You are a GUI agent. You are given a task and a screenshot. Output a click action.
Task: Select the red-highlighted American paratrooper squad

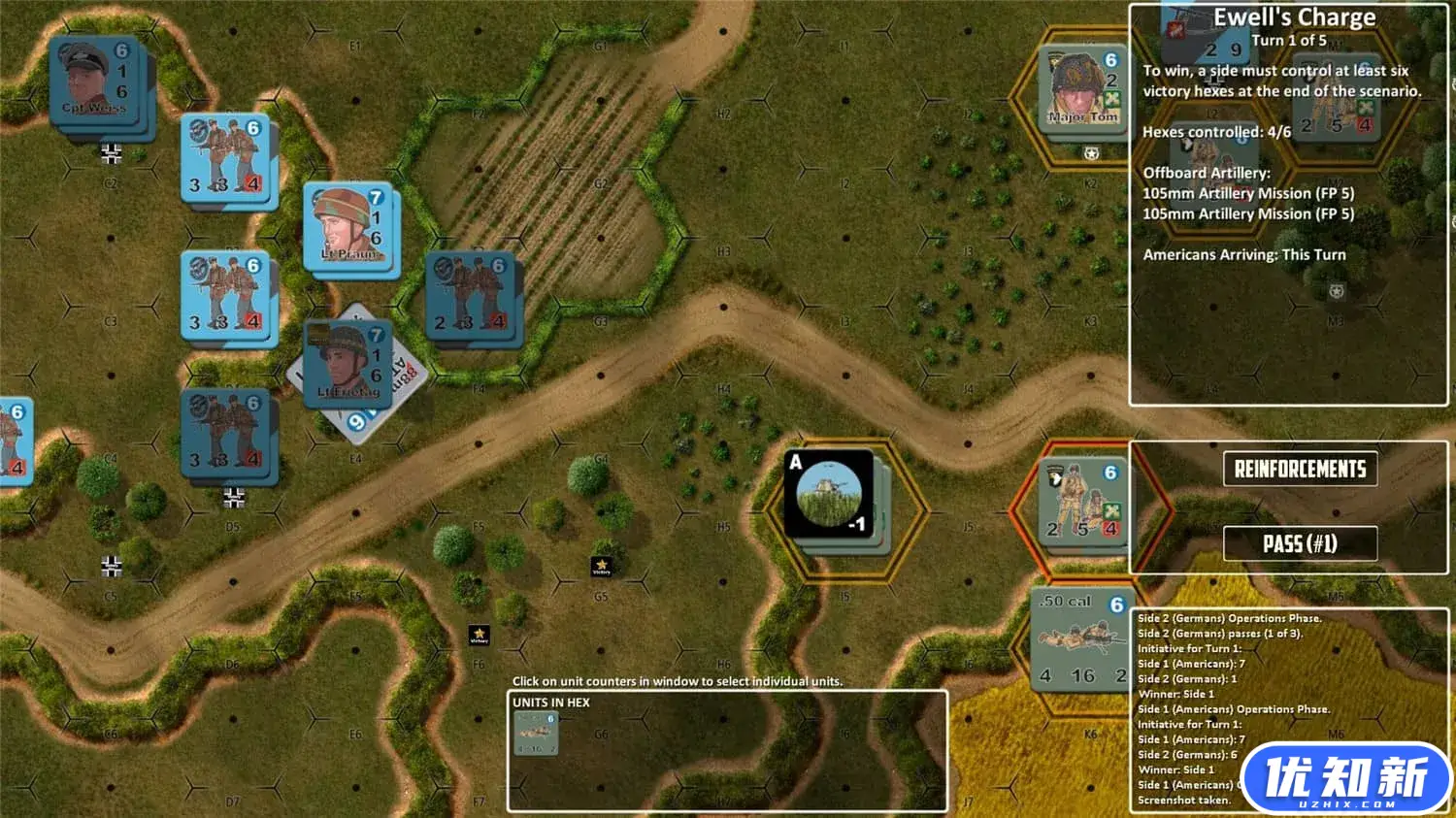tap(1080, 503)
